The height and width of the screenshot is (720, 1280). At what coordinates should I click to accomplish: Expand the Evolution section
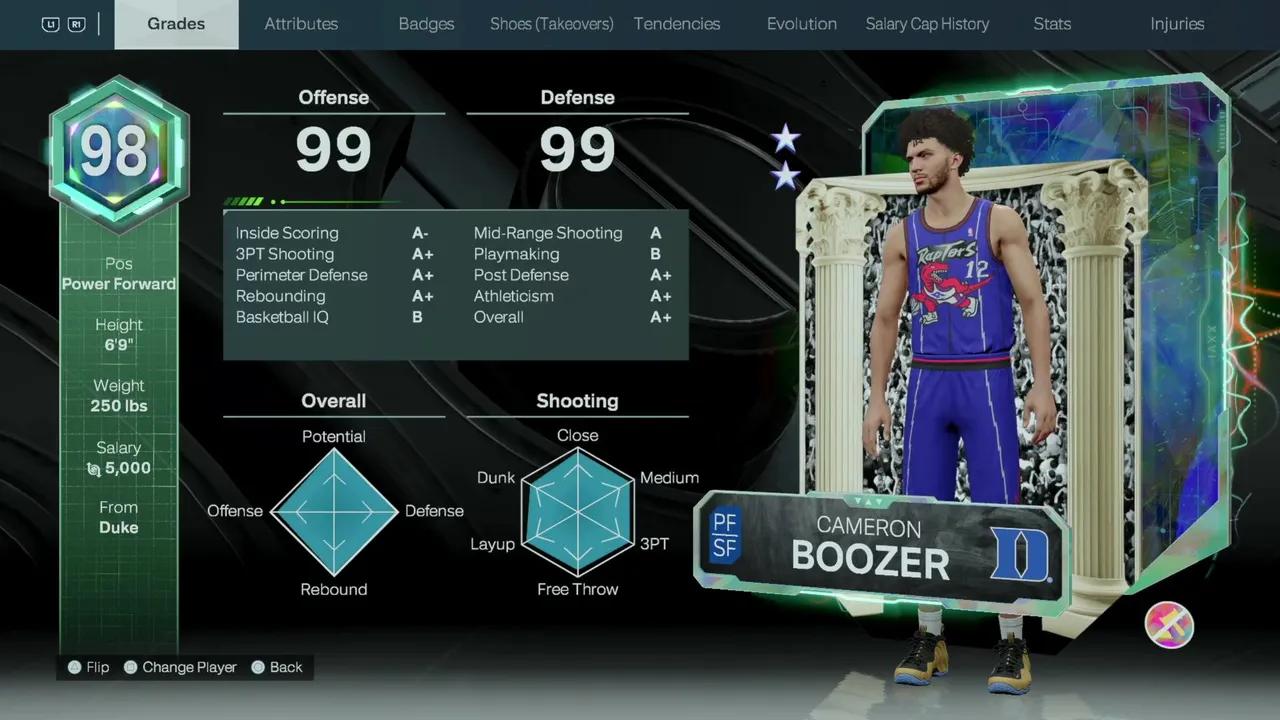click(x=801, y=23)
